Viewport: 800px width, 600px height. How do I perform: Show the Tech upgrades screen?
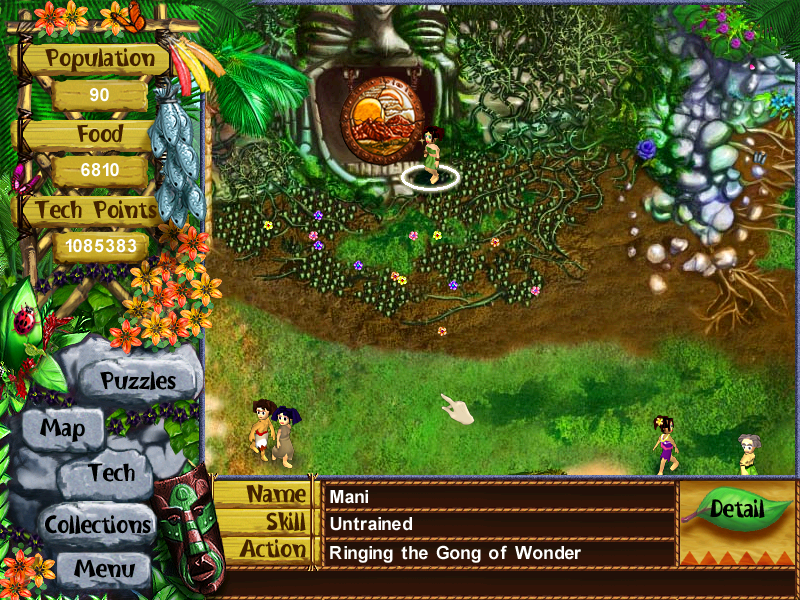pyautogui.click(x=110, y=474)
